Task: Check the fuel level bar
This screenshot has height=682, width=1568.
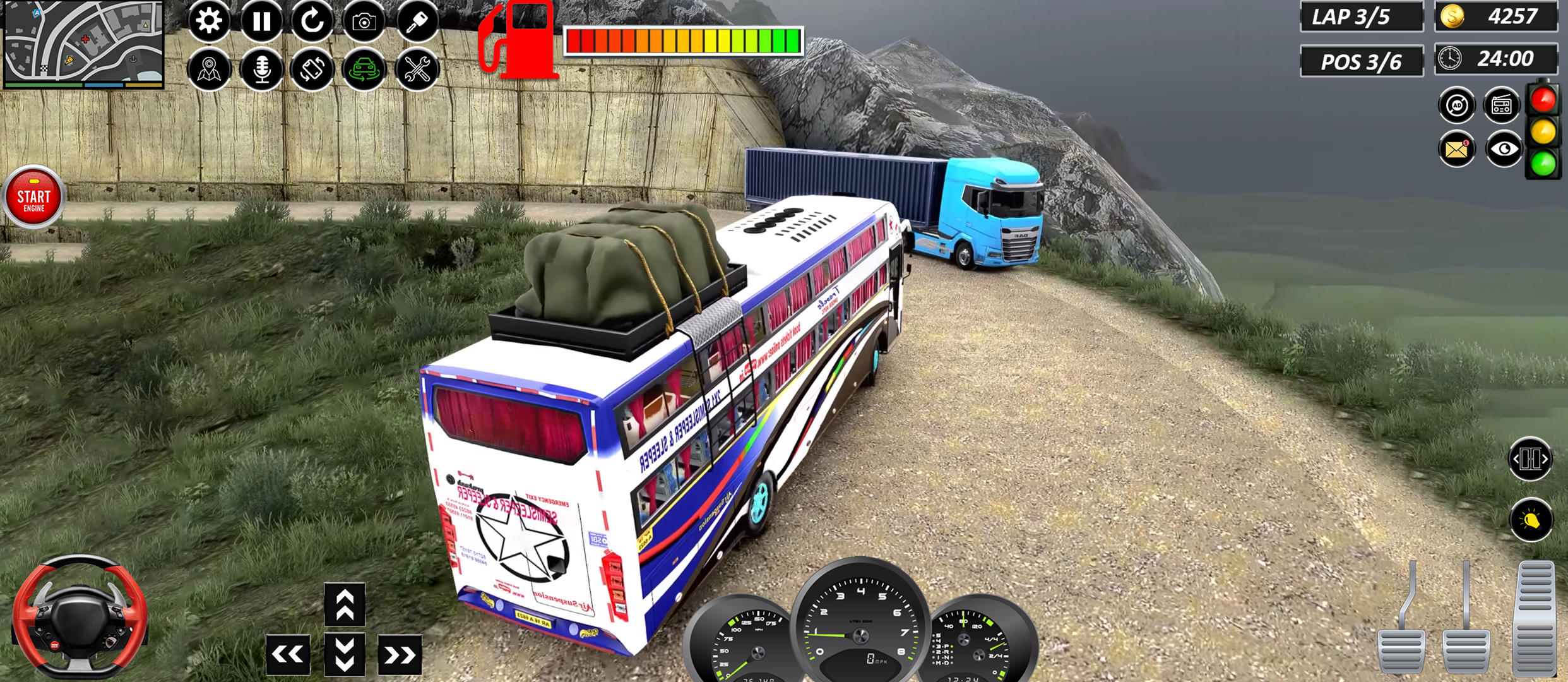Action: pos(685,39)
